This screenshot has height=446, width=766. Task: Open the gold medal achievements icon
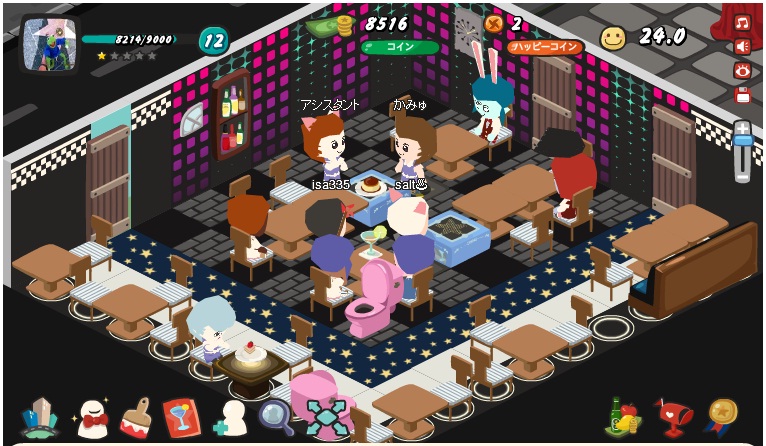click(x=720, y=415)
